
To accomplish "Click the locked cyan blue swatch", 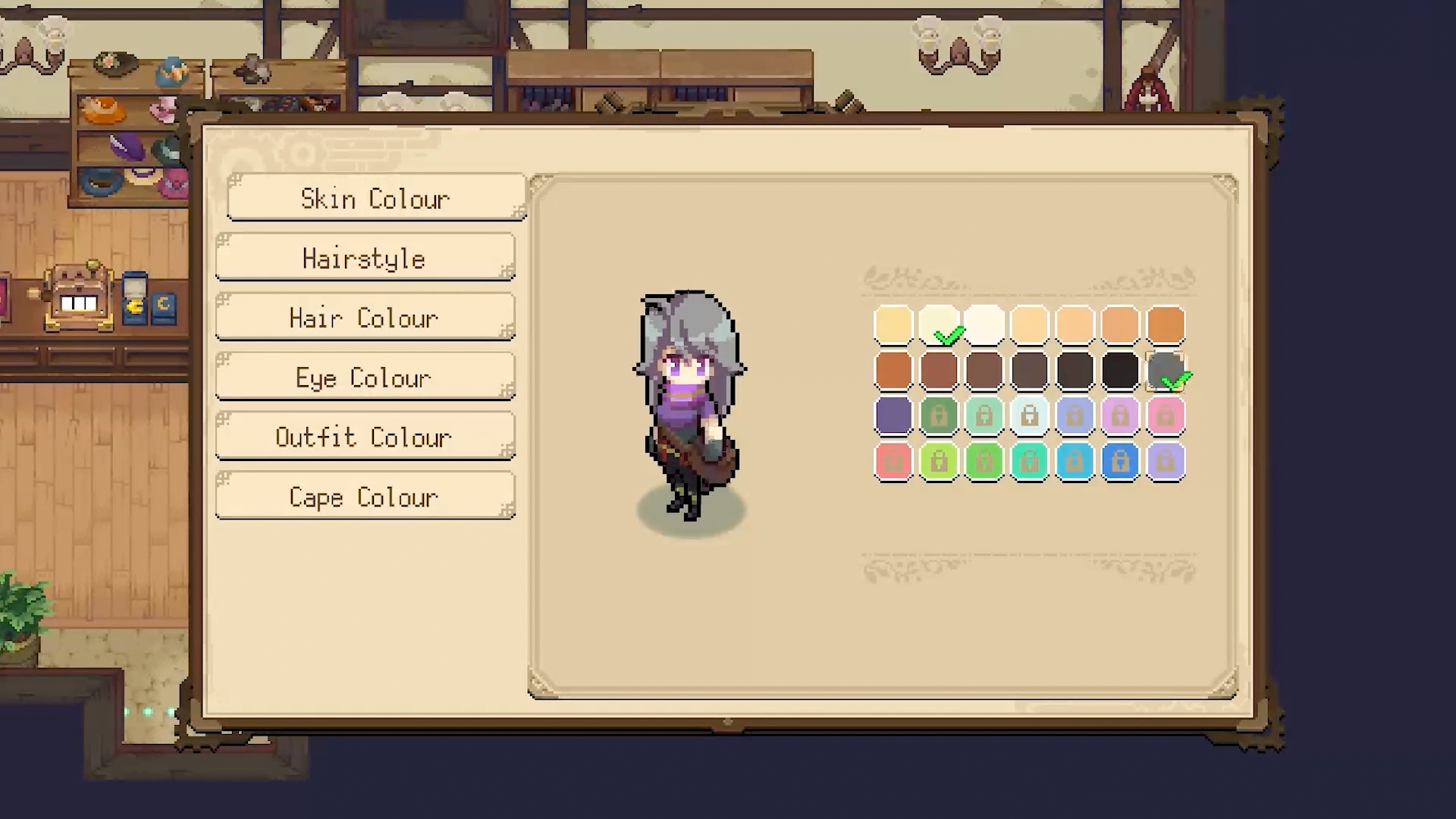I will [1075, 462].
